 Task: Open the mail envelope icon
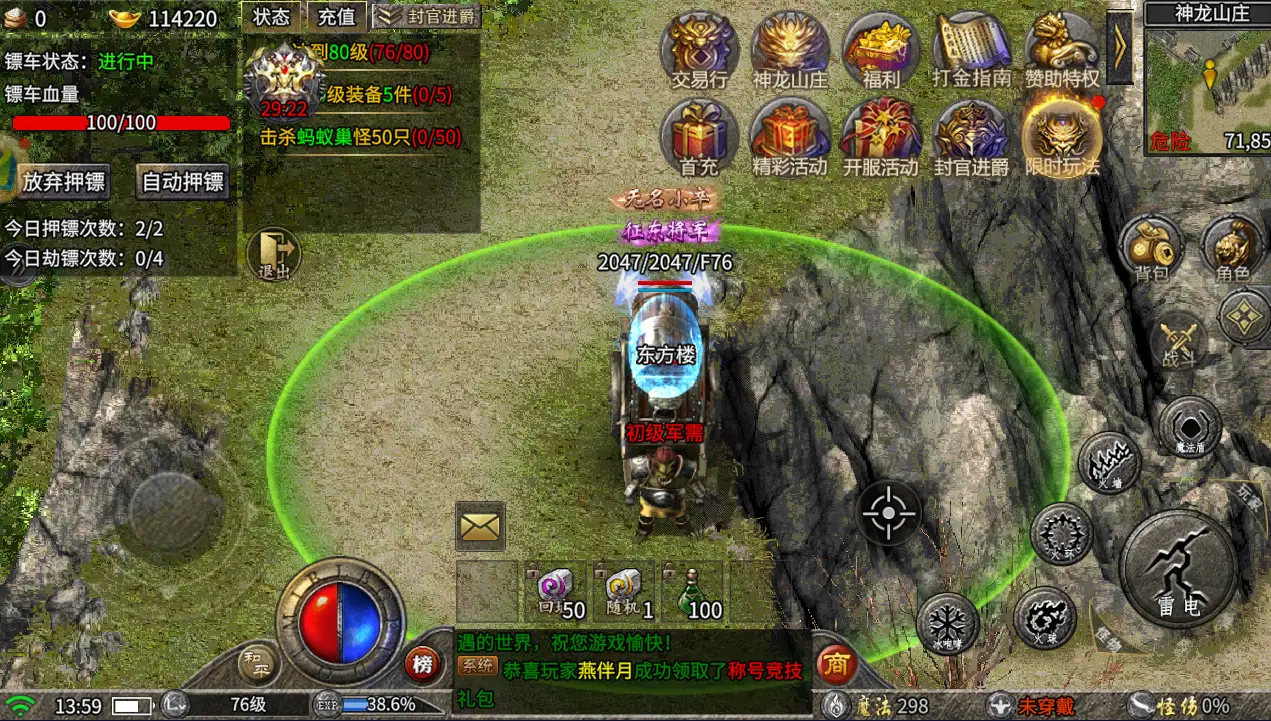click(x=480, y=526)
